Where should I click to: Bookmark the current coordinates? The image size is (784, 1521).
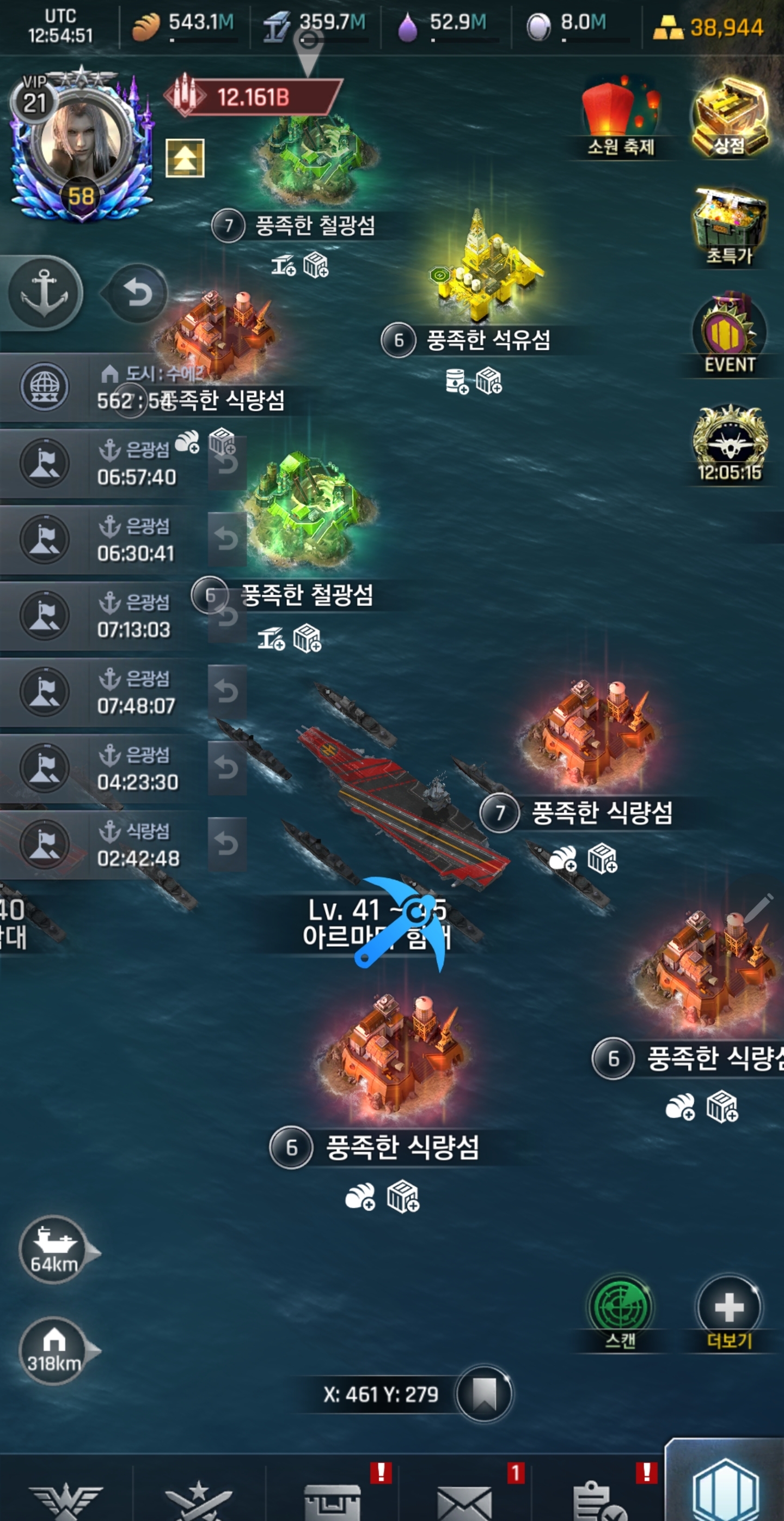coord(485,1394)
